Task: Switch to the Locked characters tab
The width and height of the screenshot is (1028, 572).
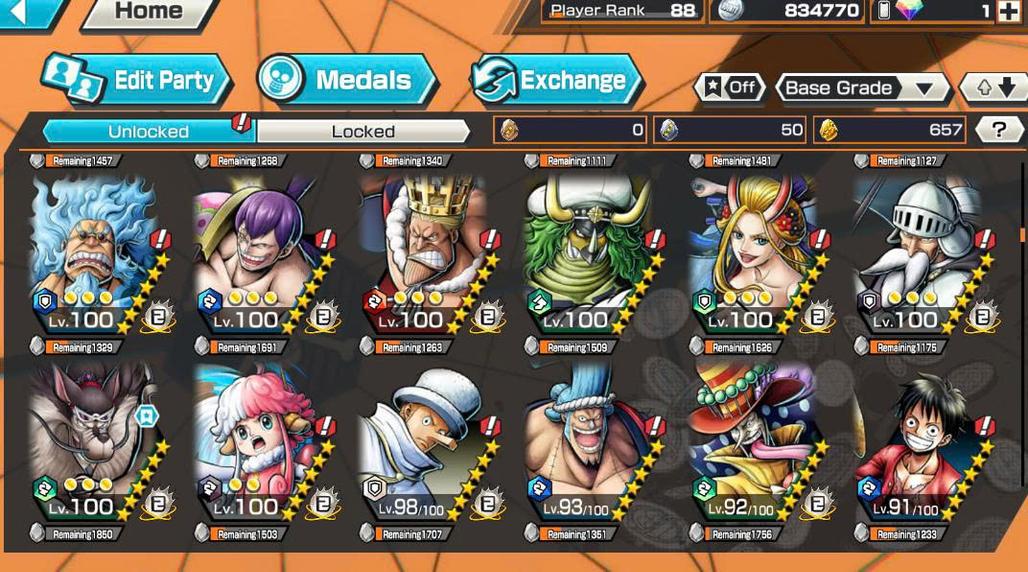Action: tap(363, 131)
